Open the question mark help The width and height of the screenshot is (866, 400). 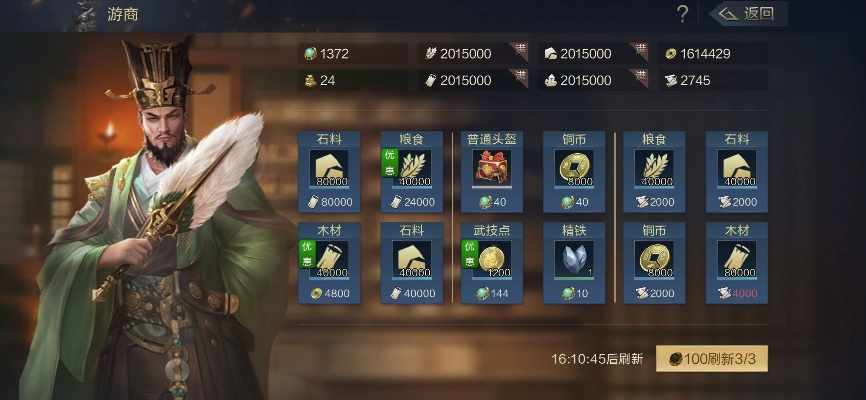[683, 14]
